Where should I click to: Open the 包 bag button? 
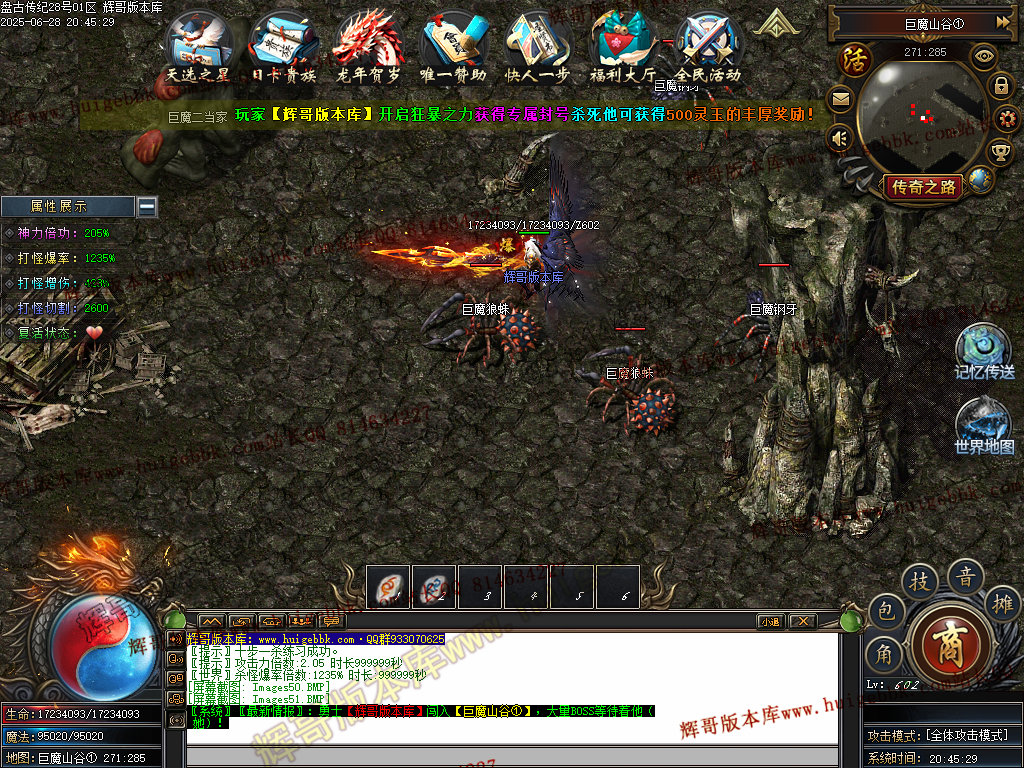coord(885,611)
